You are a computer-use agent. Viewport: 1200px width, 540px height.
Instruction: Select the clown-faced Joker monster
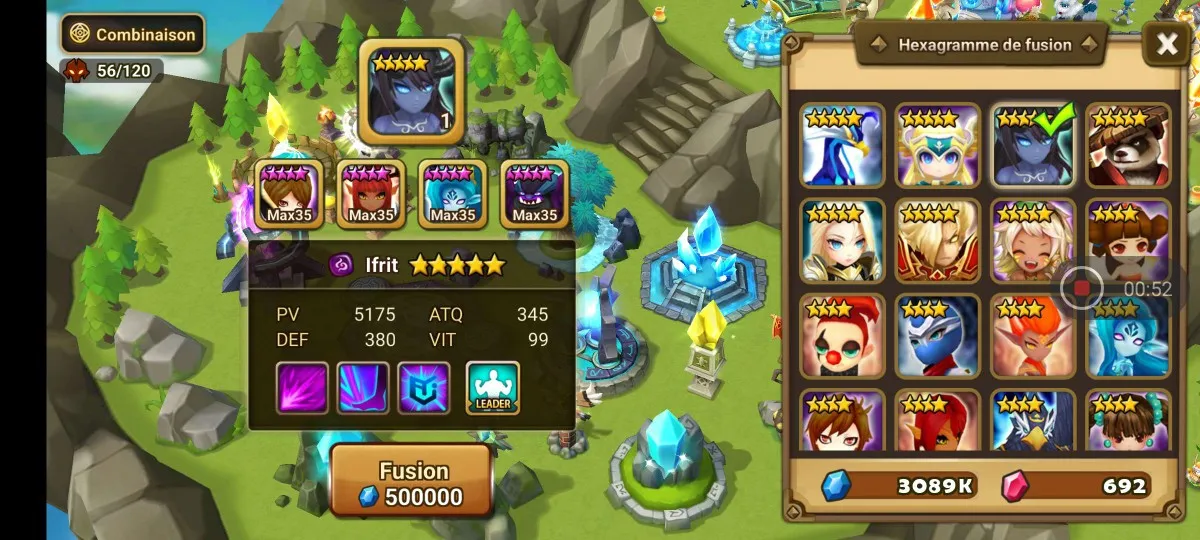842,336
